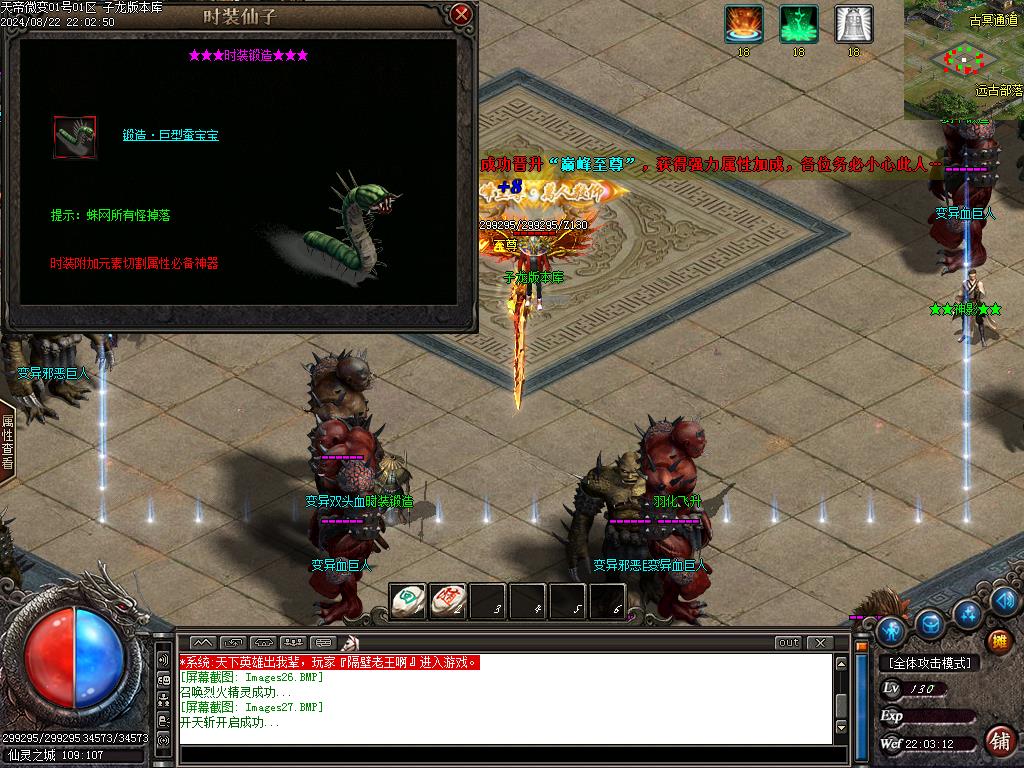Viewport: 1024px width, 768px height.
Task: Open the minimap
Action: [x=963, y=60]
